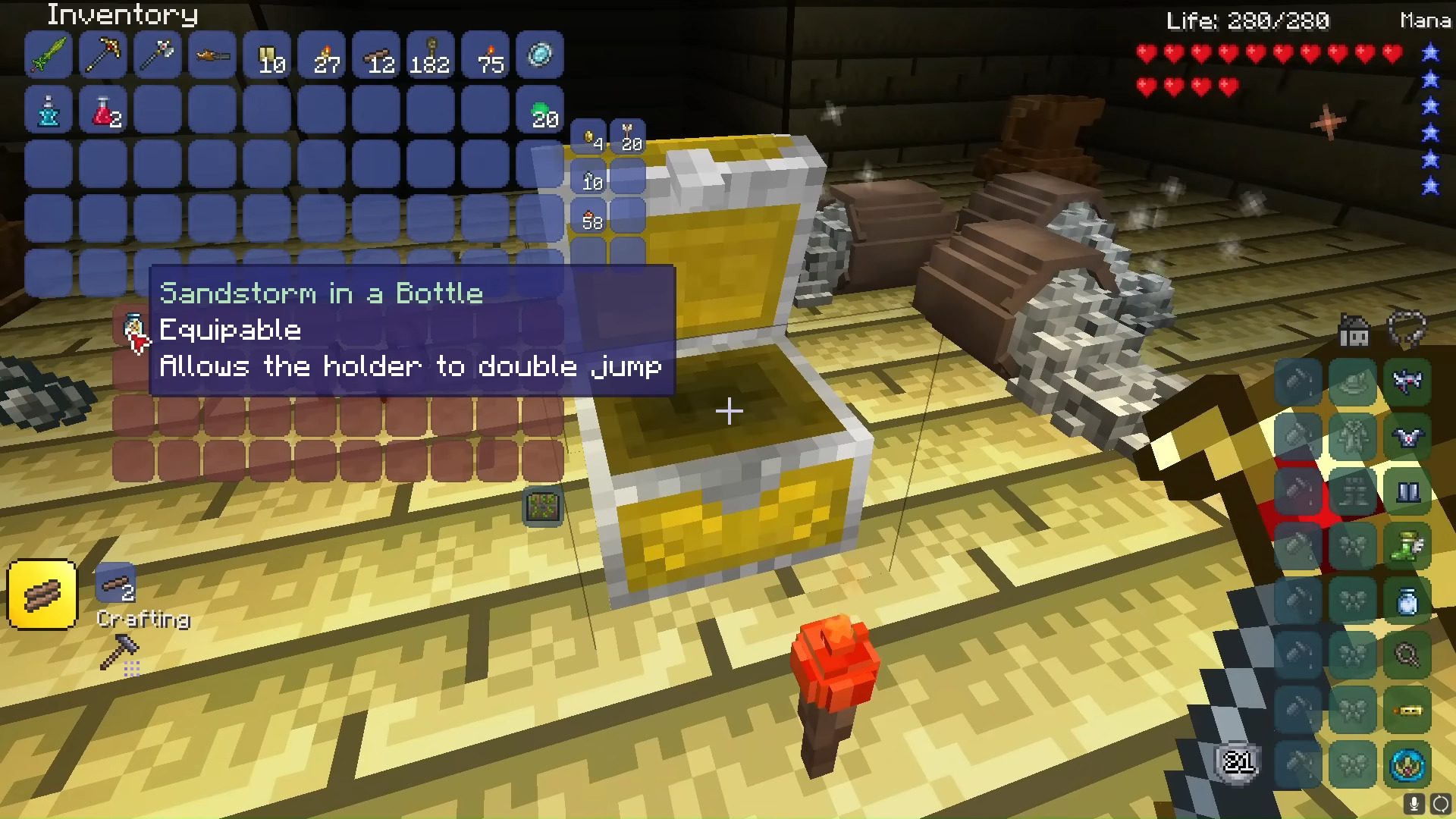Select the gold pickaxe hotbar slot
This screenshot has width=1456, height=819.
[103, 55]
